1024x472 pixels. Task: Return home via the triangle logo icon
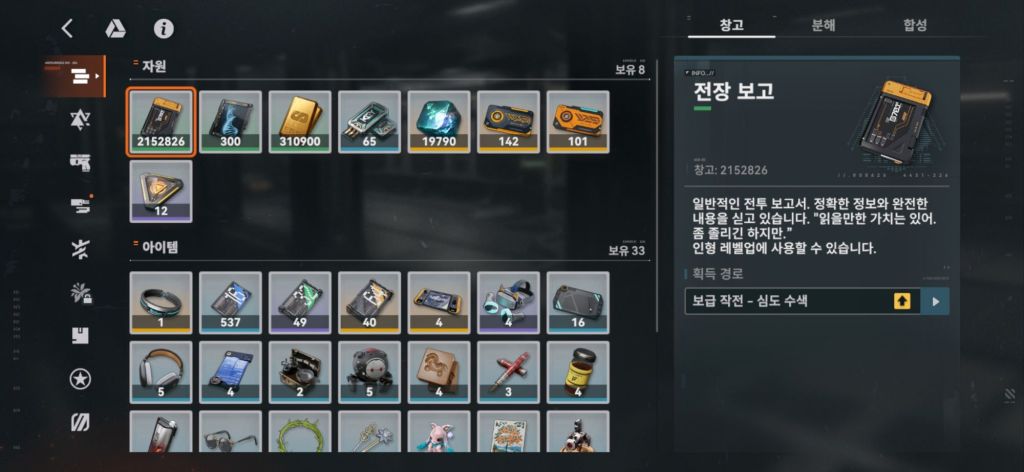coord(116,28)
